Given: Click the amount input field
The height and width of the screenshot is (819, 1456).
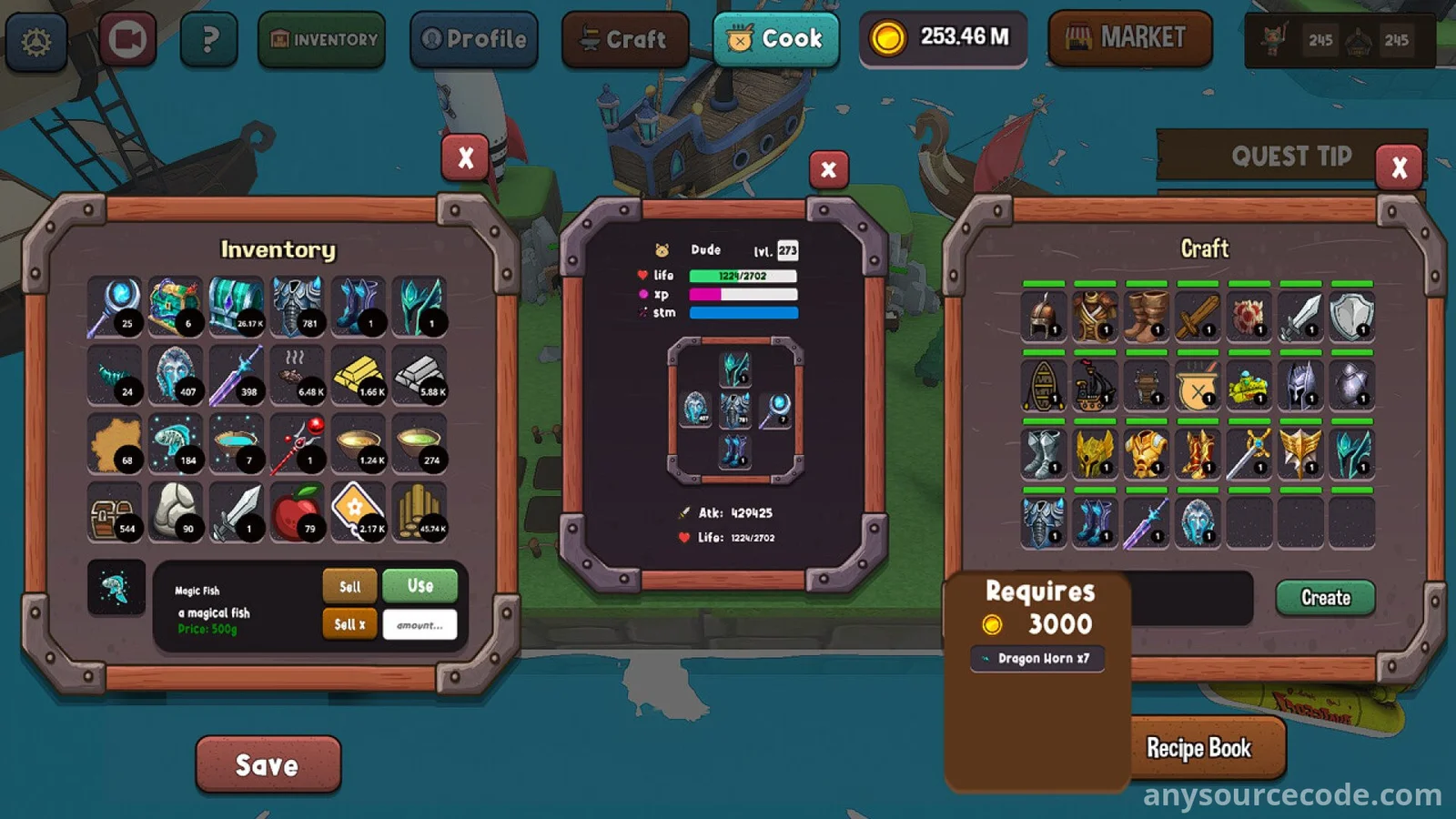Looking at the screenshot, I should click(x=420, y=625).
